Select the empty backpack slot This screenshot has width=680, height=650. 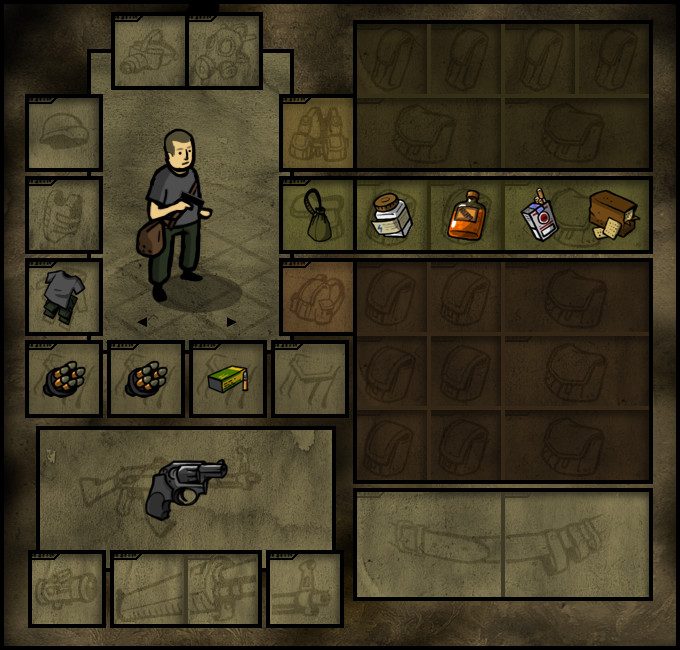coord(318,297)
